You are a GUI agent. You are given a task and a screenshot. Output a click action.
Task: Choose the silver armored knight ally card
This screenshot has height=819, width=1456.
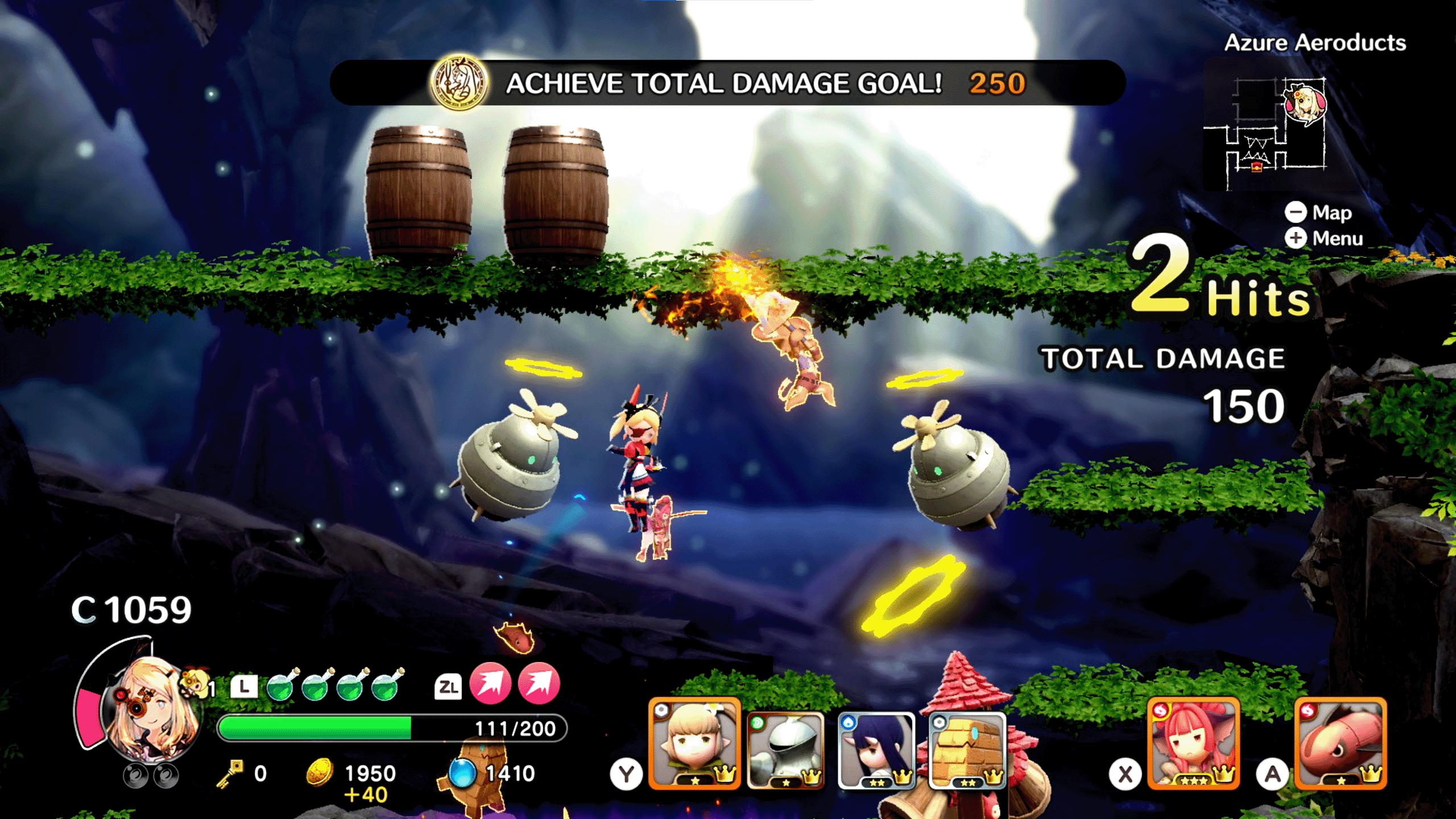pos(785,750)
